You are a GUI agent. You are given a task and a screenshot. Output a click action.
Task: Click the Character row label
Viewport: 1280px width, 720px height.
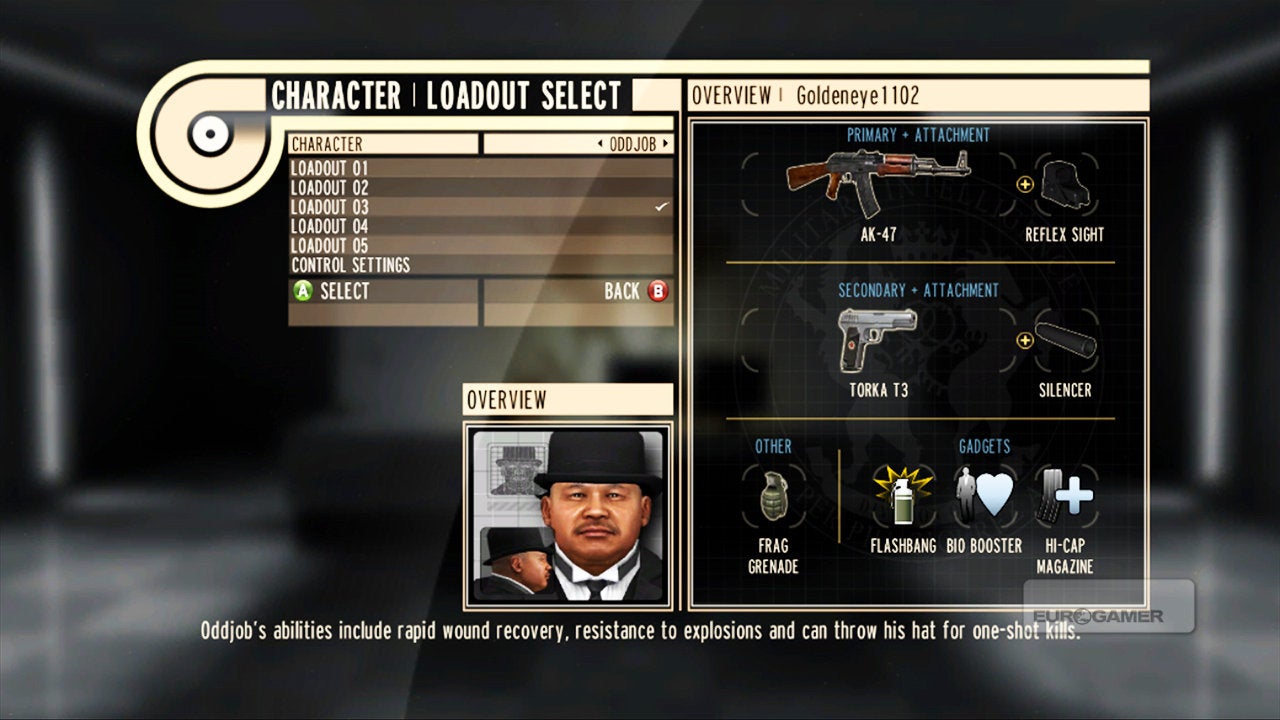384,144
